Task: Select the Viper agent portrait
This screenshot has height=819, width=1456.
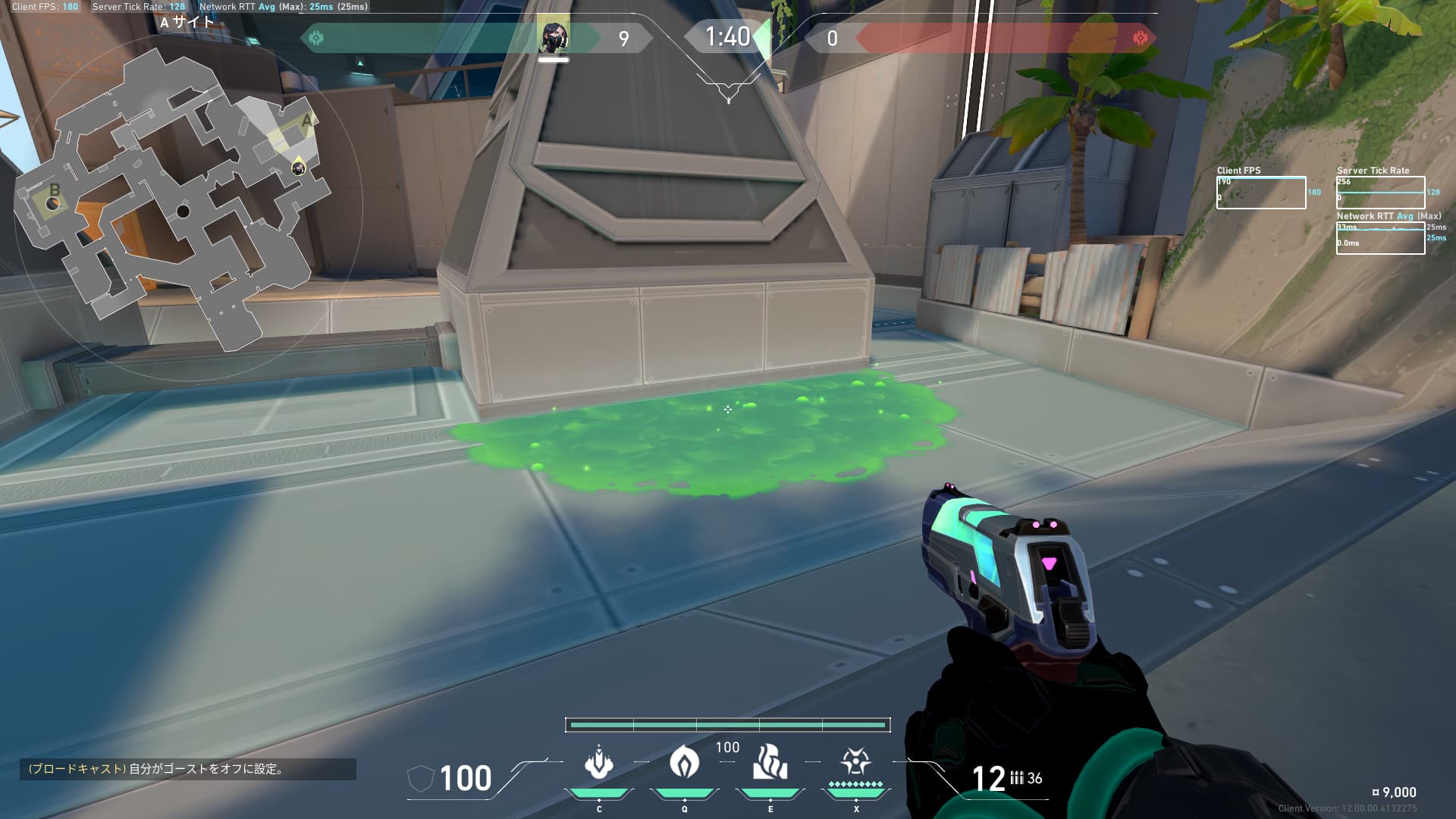Action: [553, 37]
